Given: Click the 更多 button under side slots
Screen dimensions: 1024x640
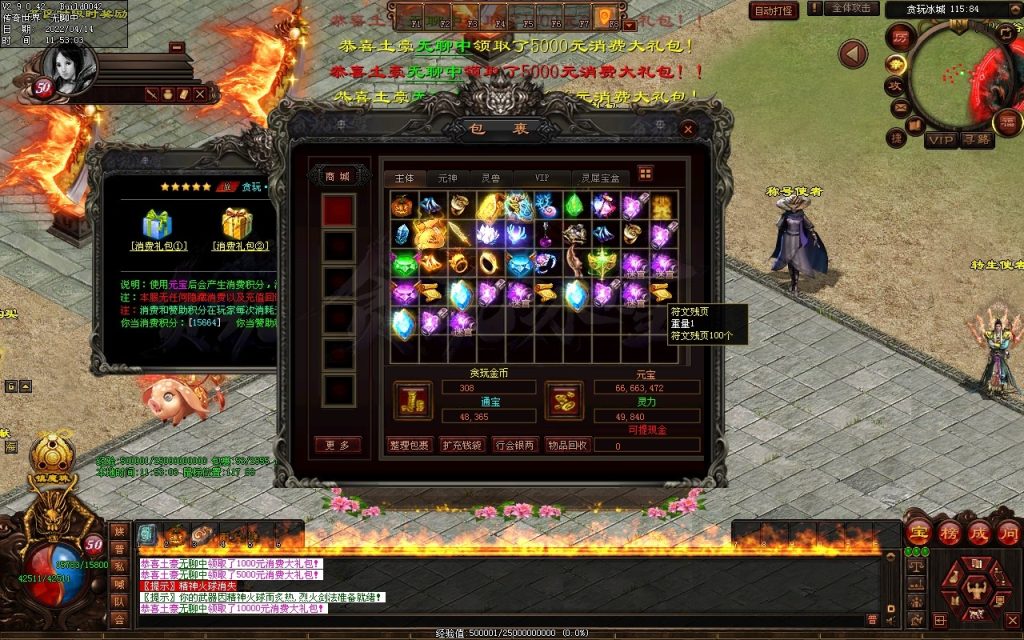Looking at the screenshot, I should tap(338, 445).
